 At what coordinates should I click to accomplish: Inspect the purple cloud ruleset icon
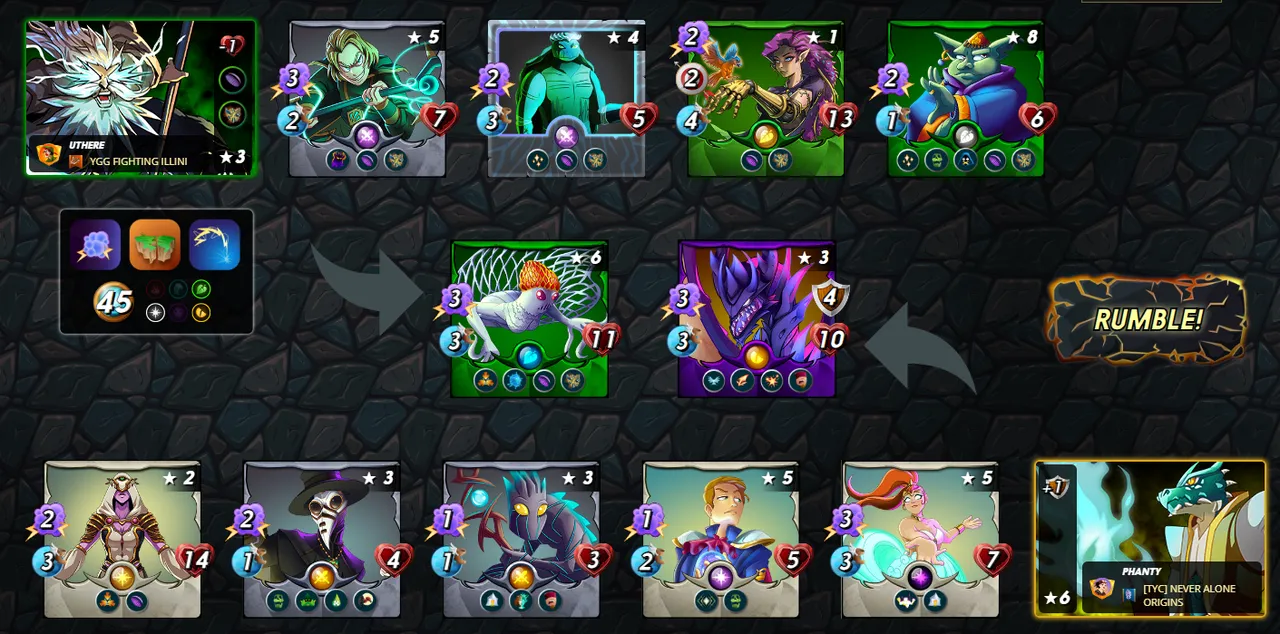point(95,245)
